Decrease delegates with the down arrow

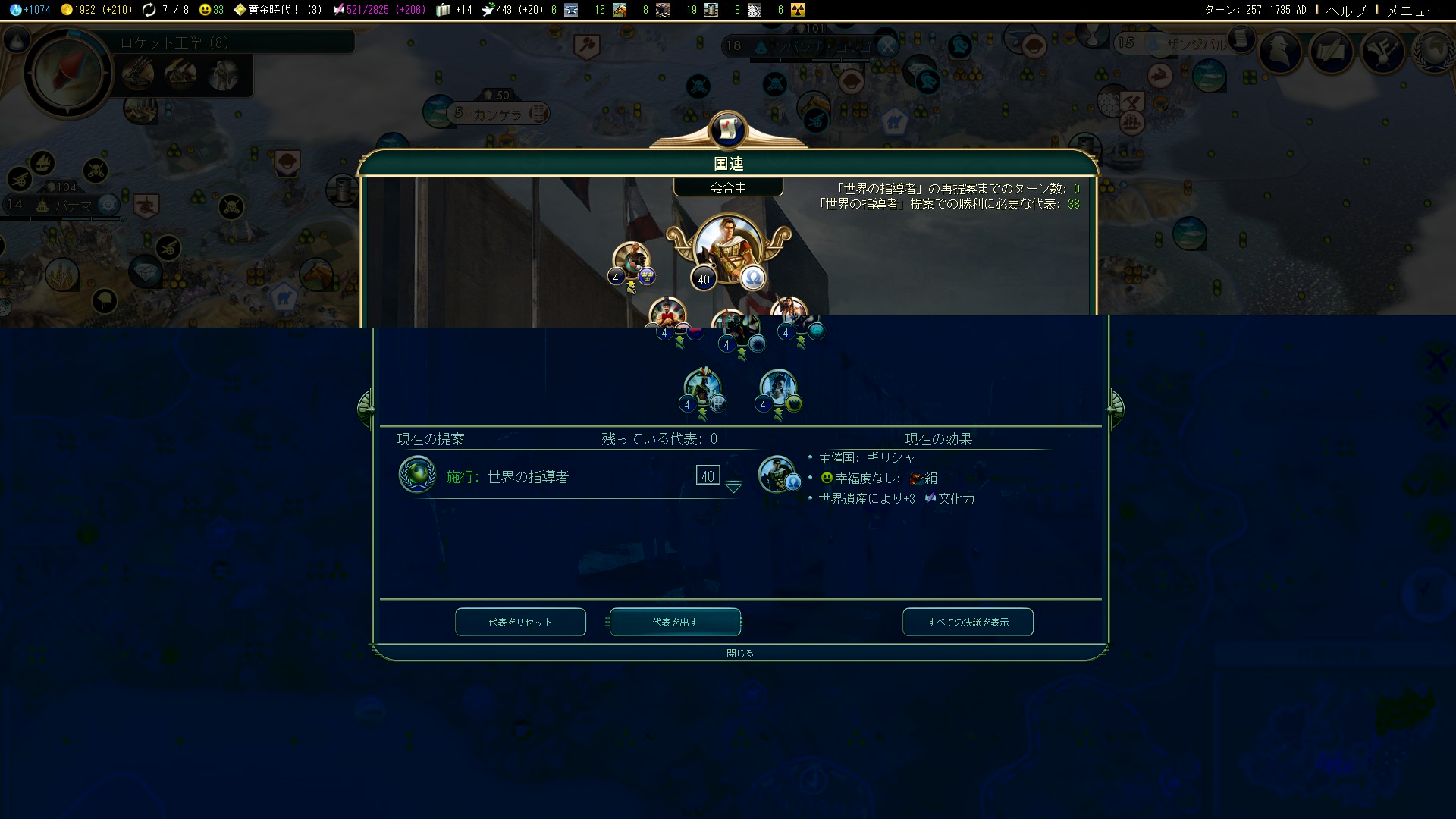[x=733, y=488]
